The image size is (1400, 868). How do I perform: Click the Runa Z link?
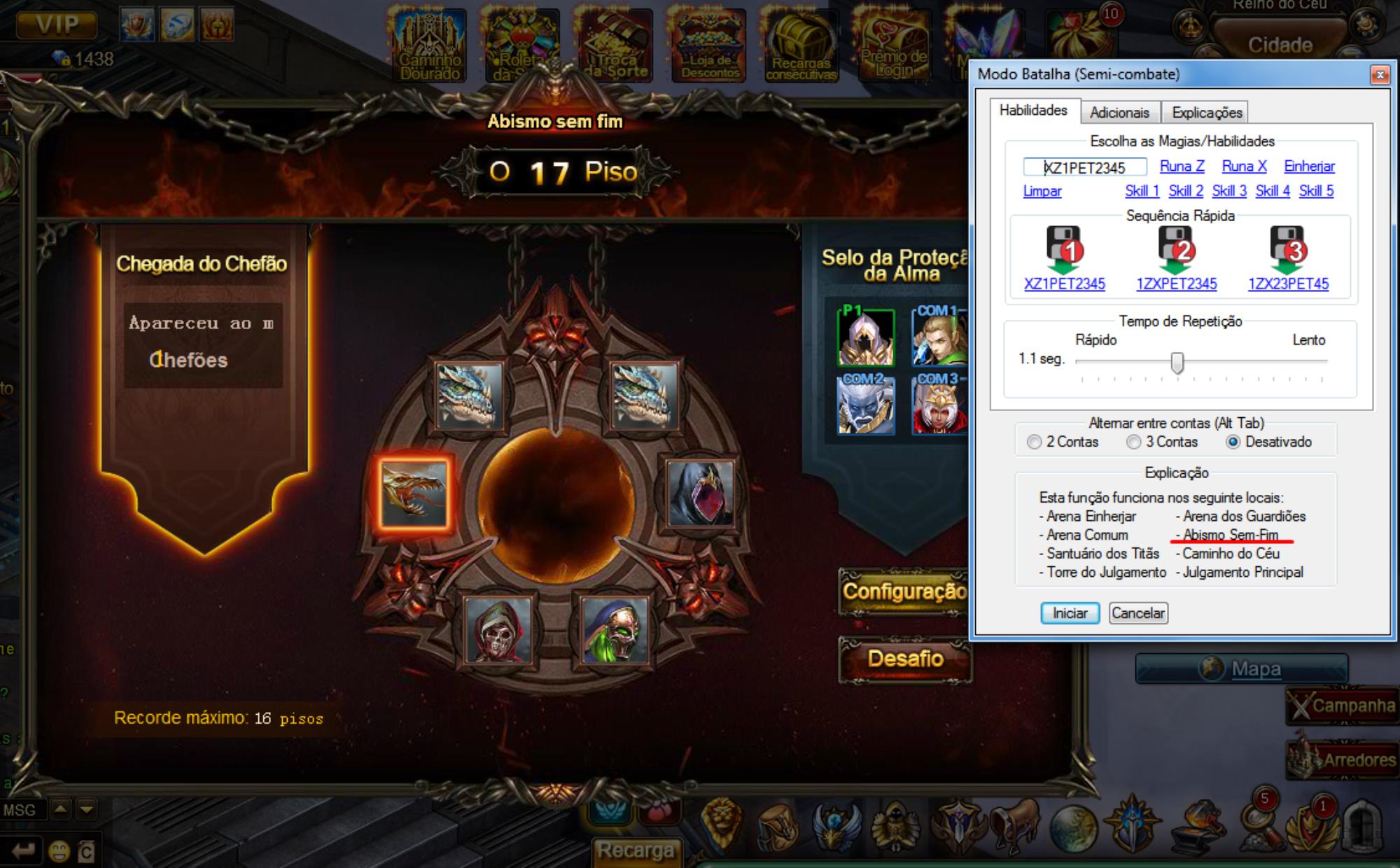pyautogui.click(x=1182, y=167)
